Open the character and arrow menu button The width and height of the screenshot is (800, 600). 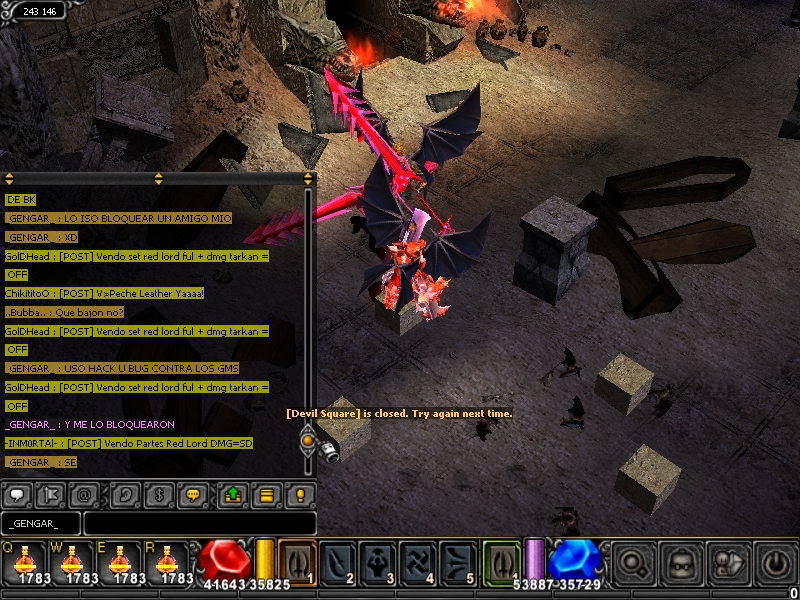pyautogui.click(x=729, y=562)
